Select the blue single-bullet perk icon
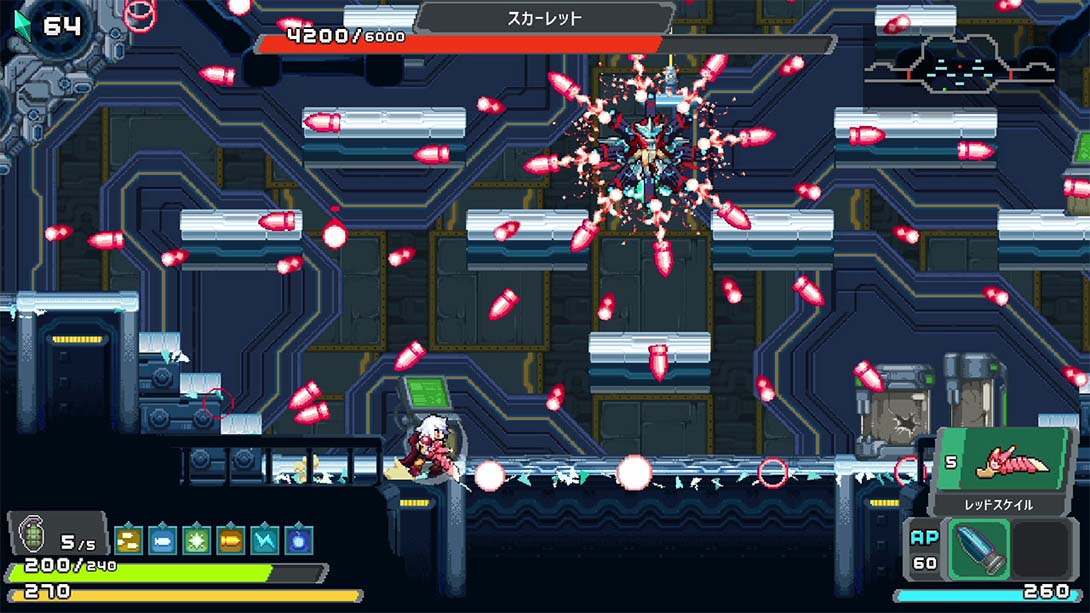This screenshot has width=1090, height=613. (x=162, y=540)
